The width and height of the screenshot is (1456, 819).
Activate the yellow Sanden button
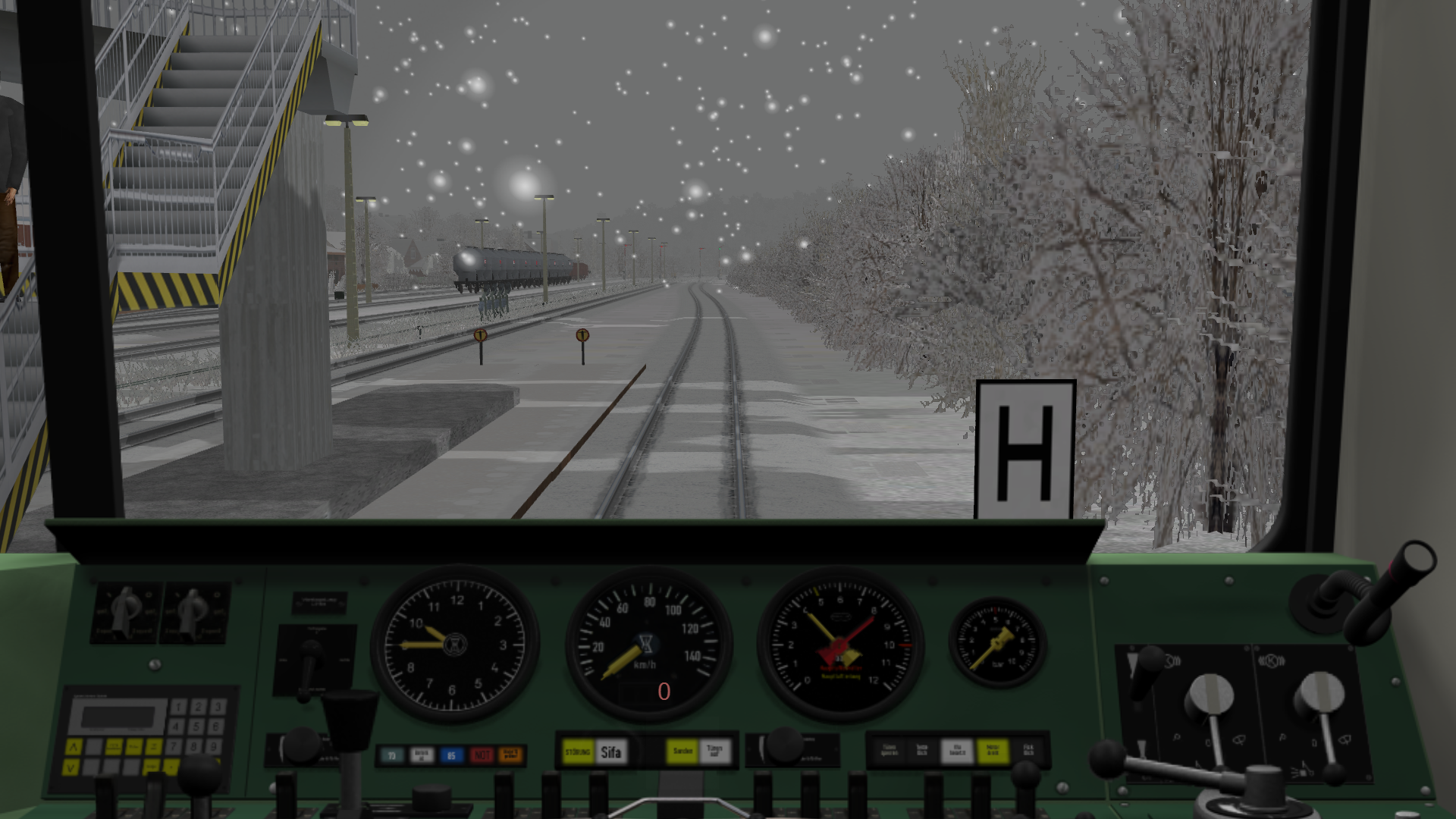click(x=682, y=751)
